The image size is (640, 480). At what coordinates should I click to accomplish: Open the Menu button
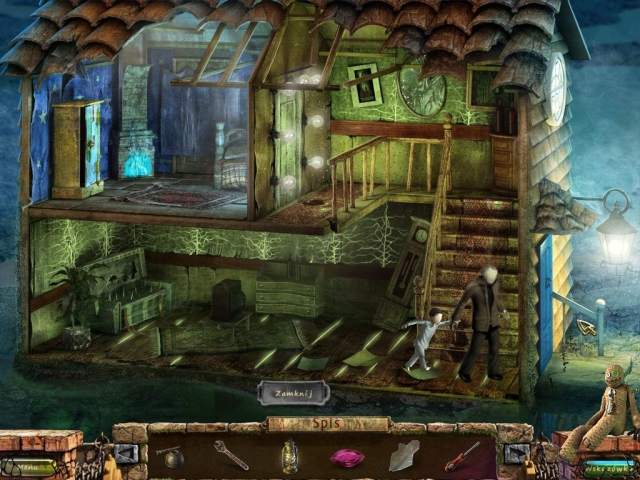tap(36, 466)
